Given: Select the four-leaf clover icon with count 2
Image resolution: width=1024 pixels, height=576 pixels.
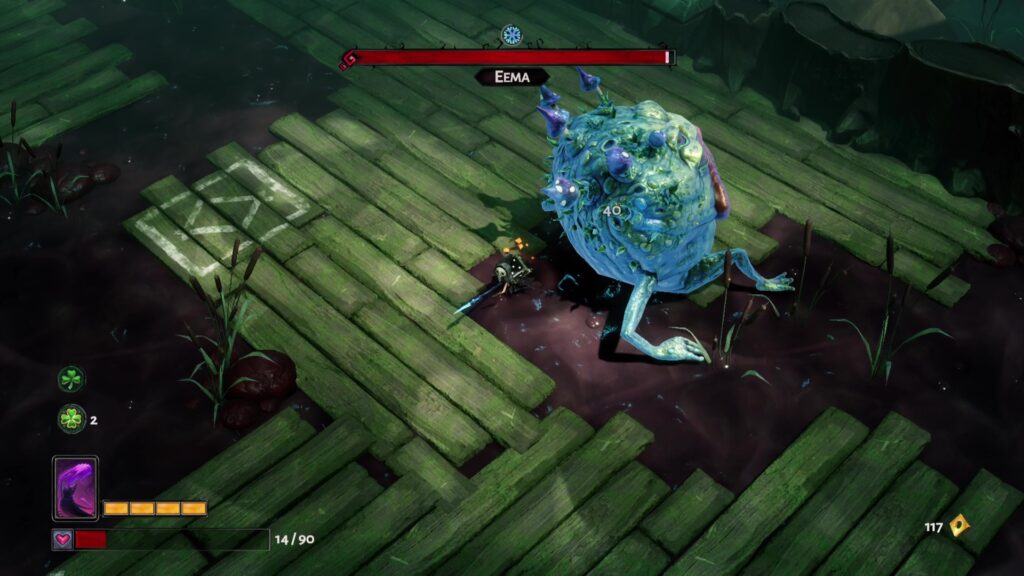Looking at the screenshot, I should [x=71, y=419].
